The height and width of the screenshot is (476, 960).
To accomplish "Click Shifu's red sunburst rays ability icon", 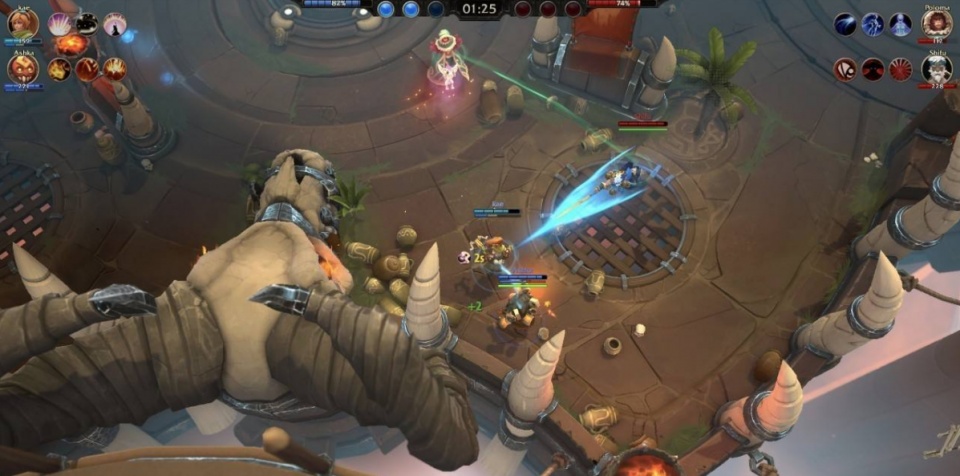I will click(x=900, y=69).
